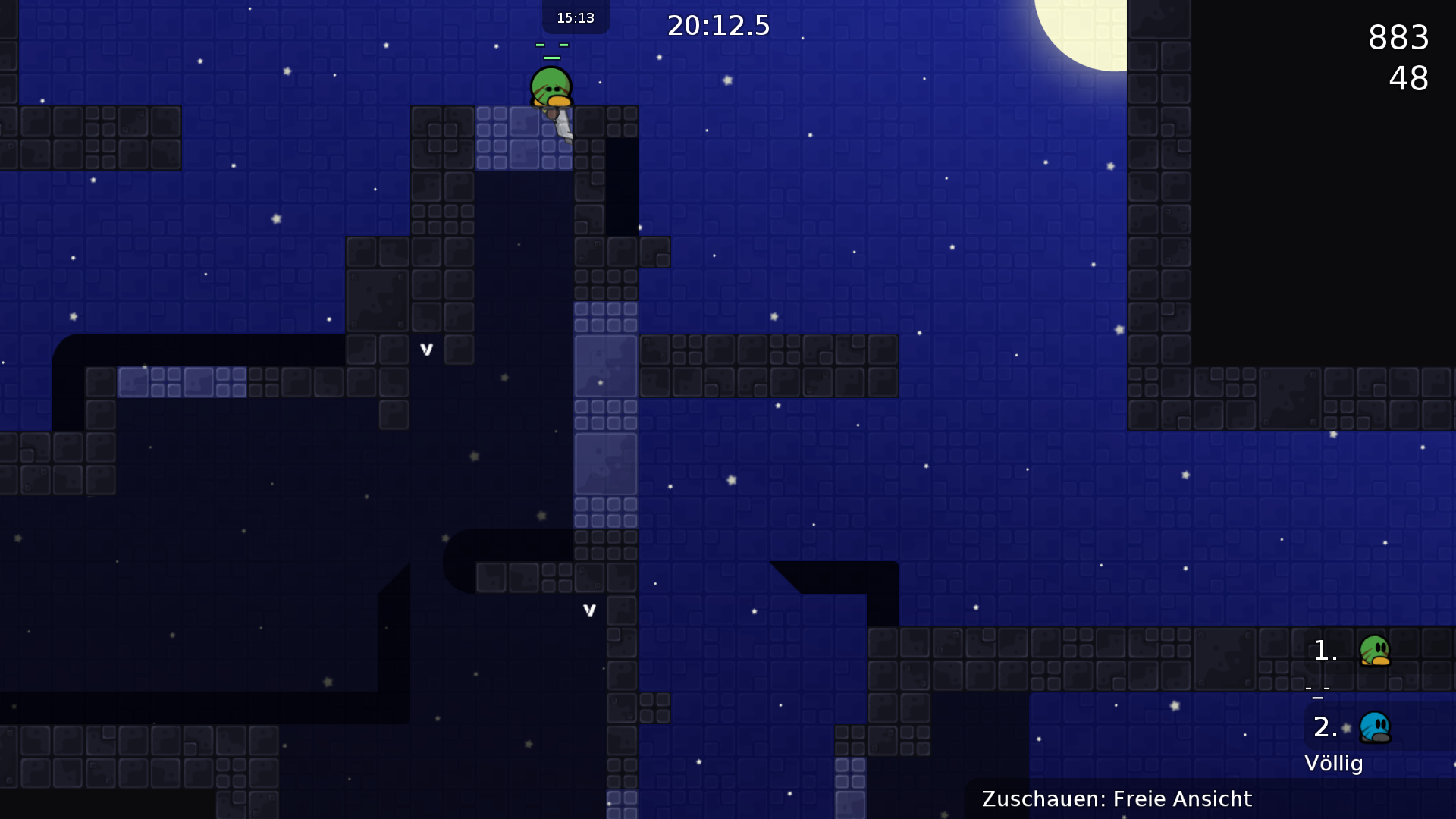The width and height of the screenshot is (1456, 819).
Task: Click the upper down-arrow marker on the map
Action: pos(425,349)
